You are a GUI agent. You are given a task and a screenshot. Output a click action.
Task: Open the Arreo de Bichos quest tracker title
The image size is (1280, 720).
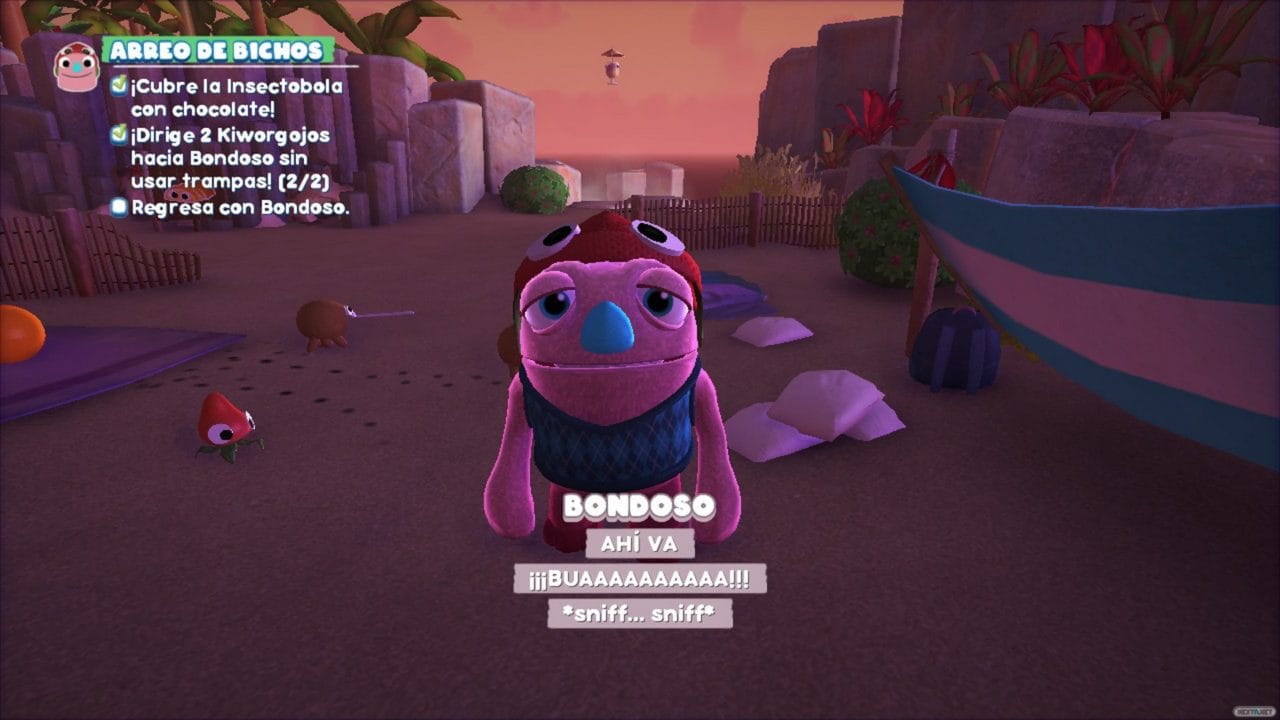click(x=217, y=51)
